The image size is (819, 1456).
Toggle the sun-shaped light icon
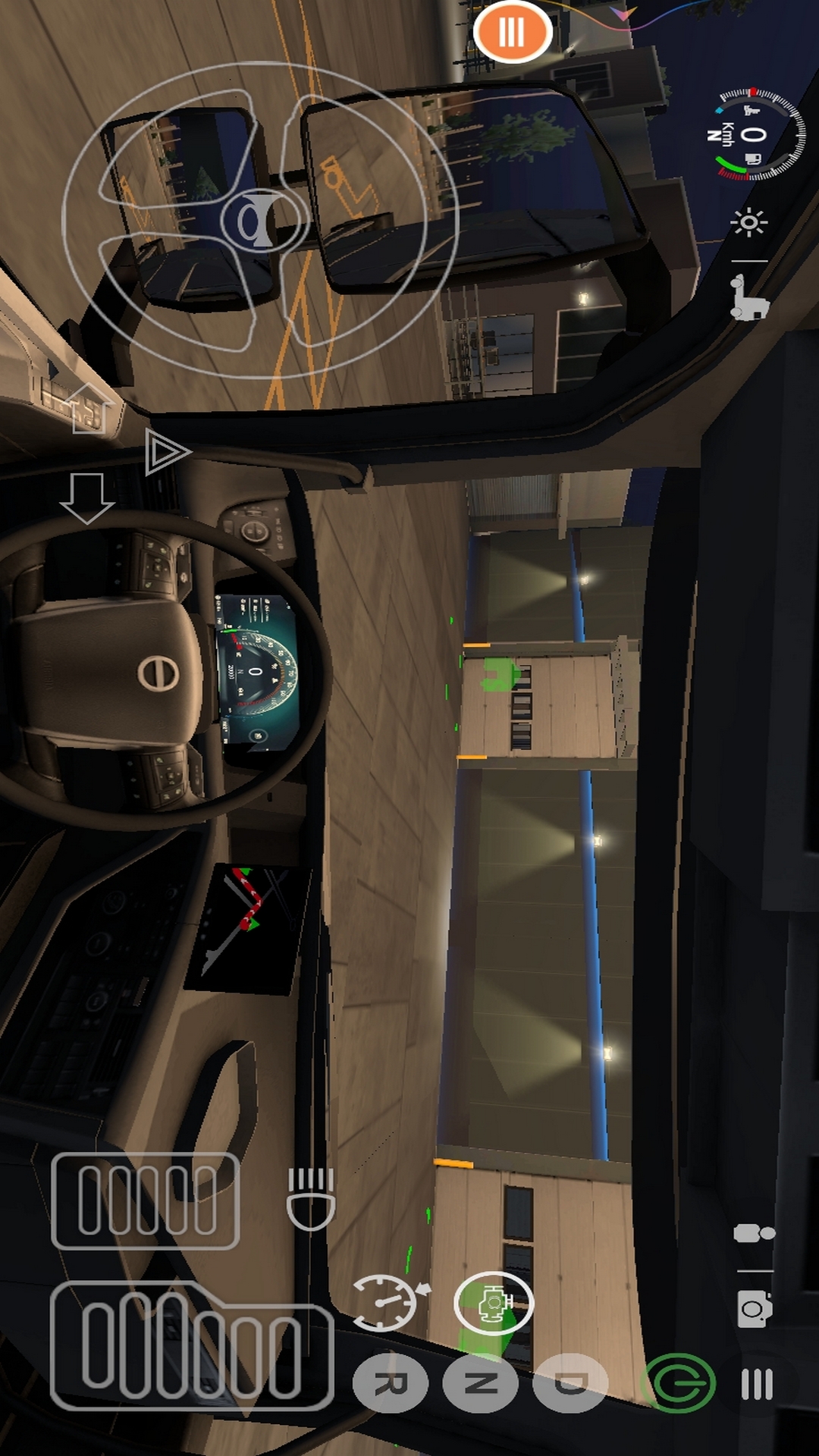748,222
